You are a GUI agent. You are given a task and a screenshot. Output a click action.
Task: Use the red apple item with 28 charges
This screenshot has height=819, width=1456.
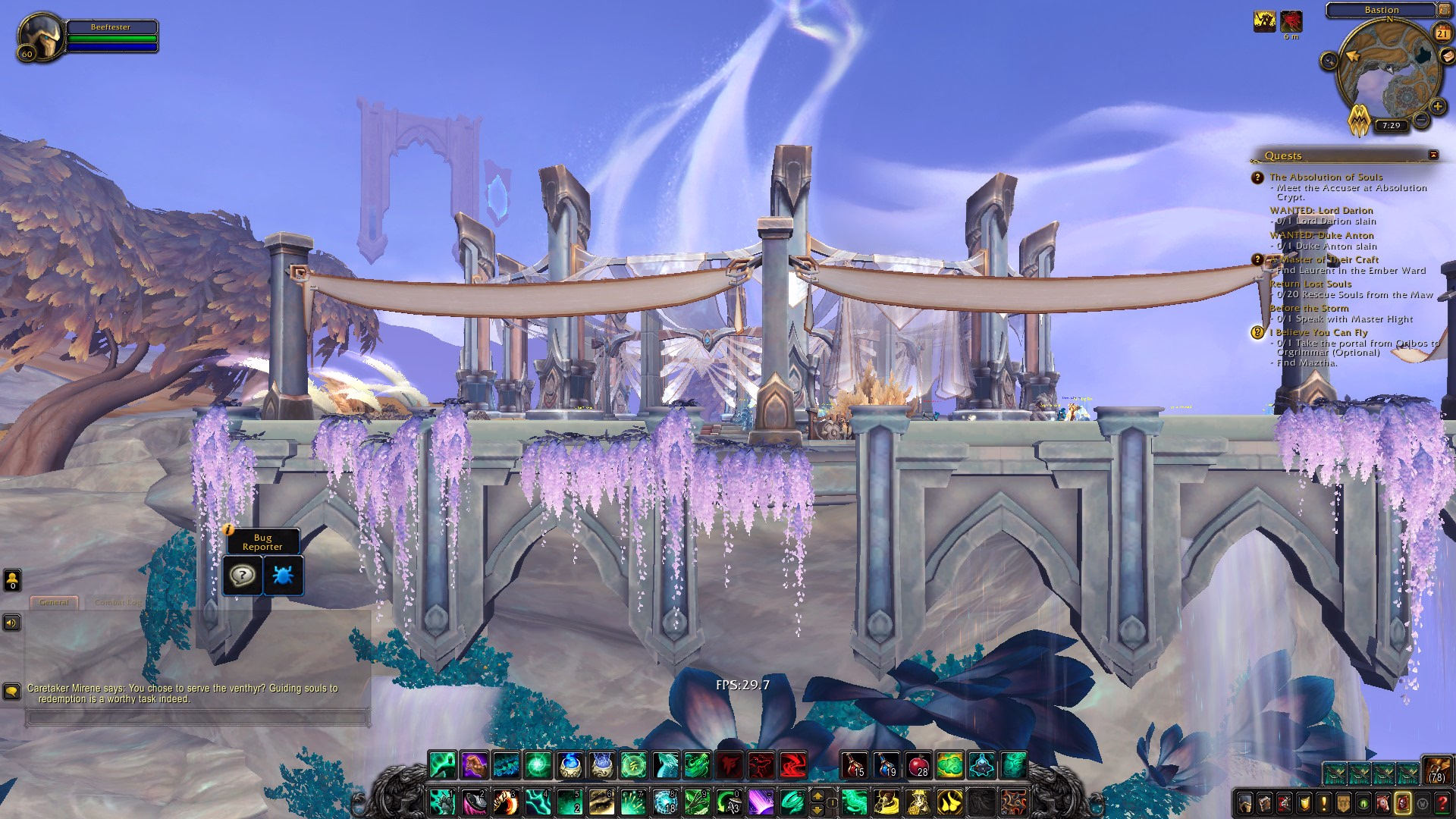(x=918, y=765)
